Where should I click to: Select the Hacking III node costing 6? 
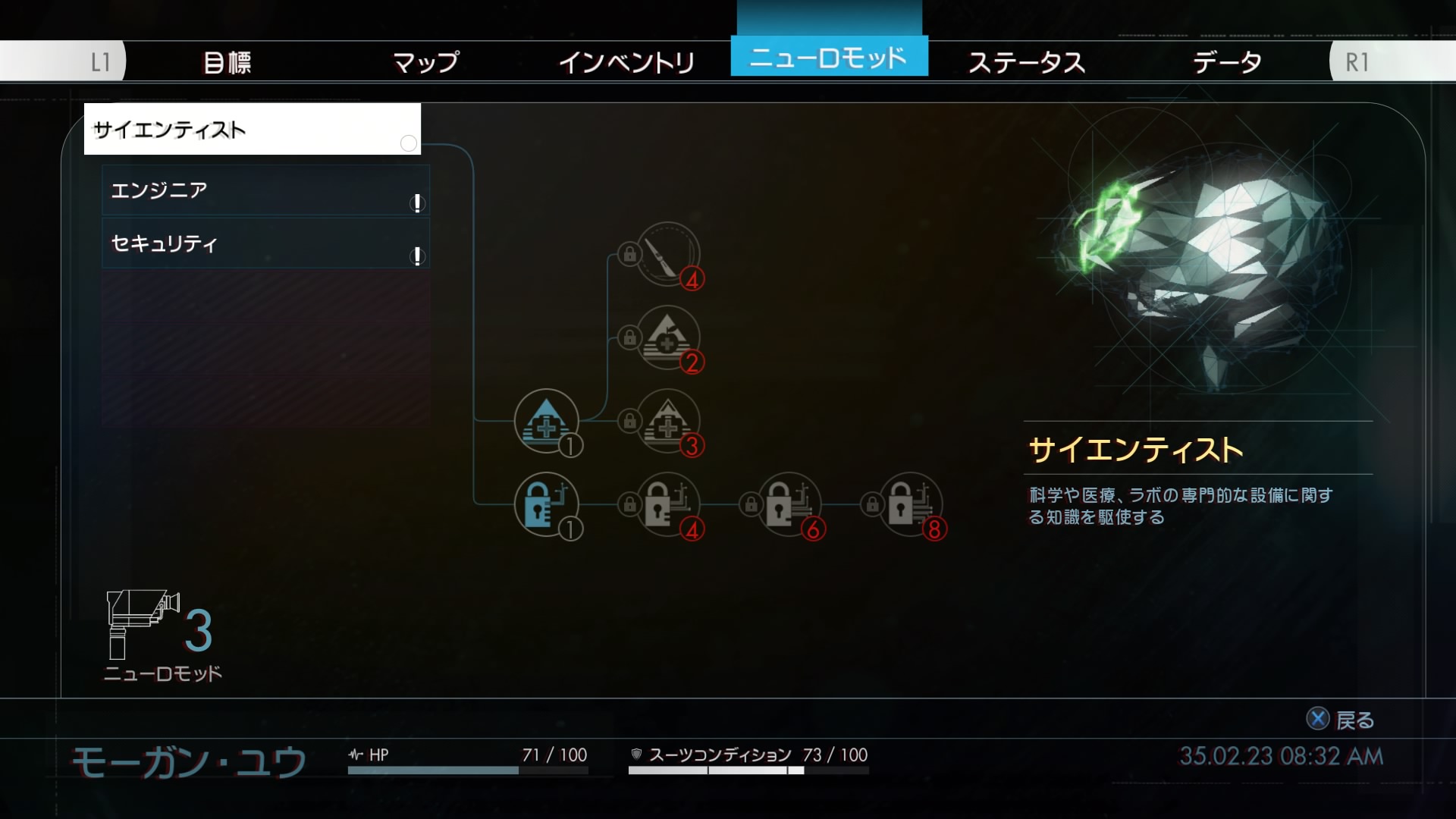791,506
